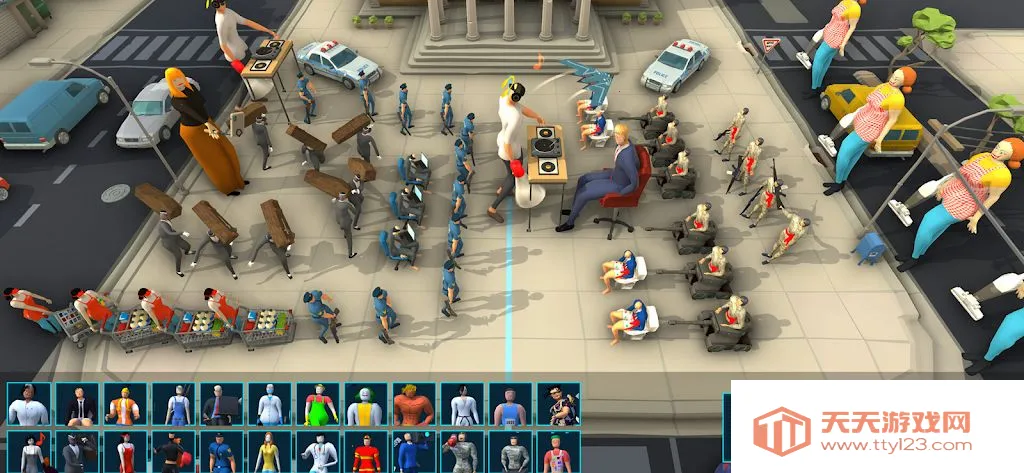
Task: Select the camo soldier with red boxing glove
Action: click(x=462, y=453)
